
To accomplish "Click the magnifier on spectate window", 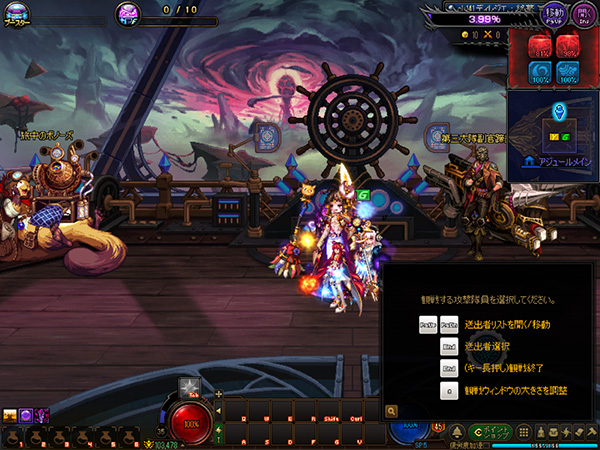I will [x=391, y=410].
